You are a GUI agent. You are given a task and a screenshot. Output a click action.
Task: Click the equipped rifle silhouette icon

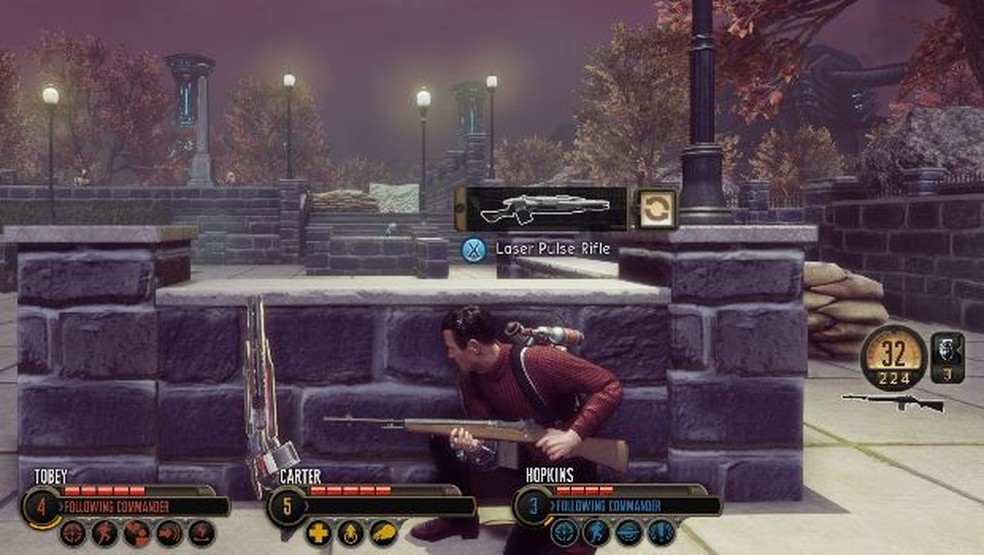[x=893, y=402]
